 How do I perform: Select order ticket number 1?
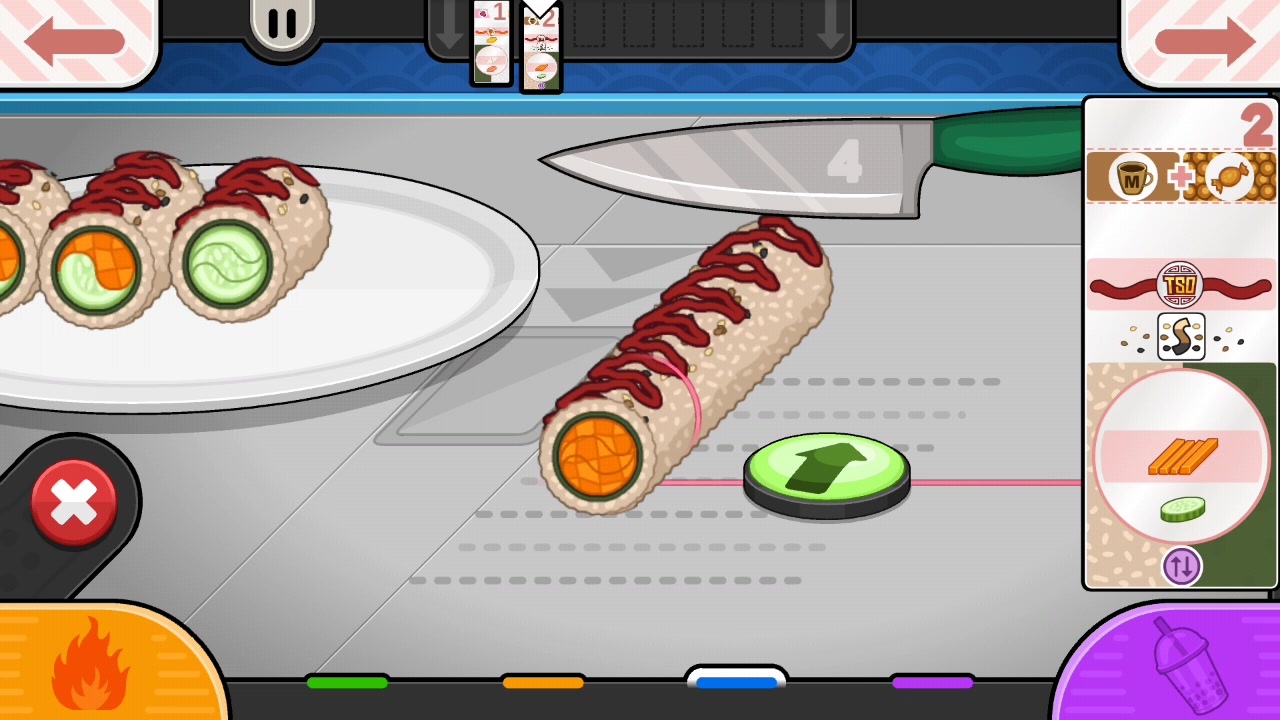click(x=491, y=43)
